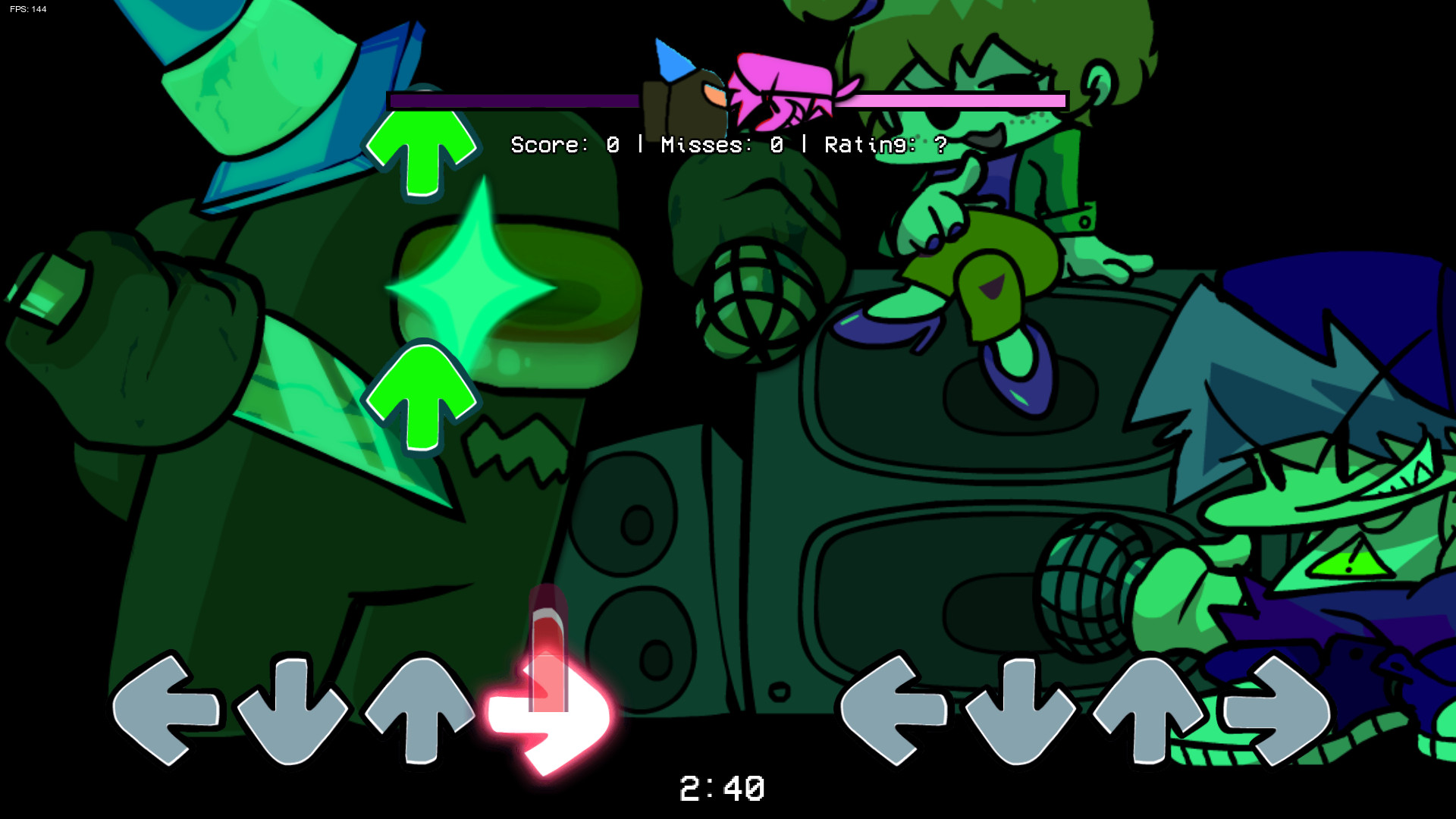Select the opponent's up arrow receptor

[x=1147, y=709]
